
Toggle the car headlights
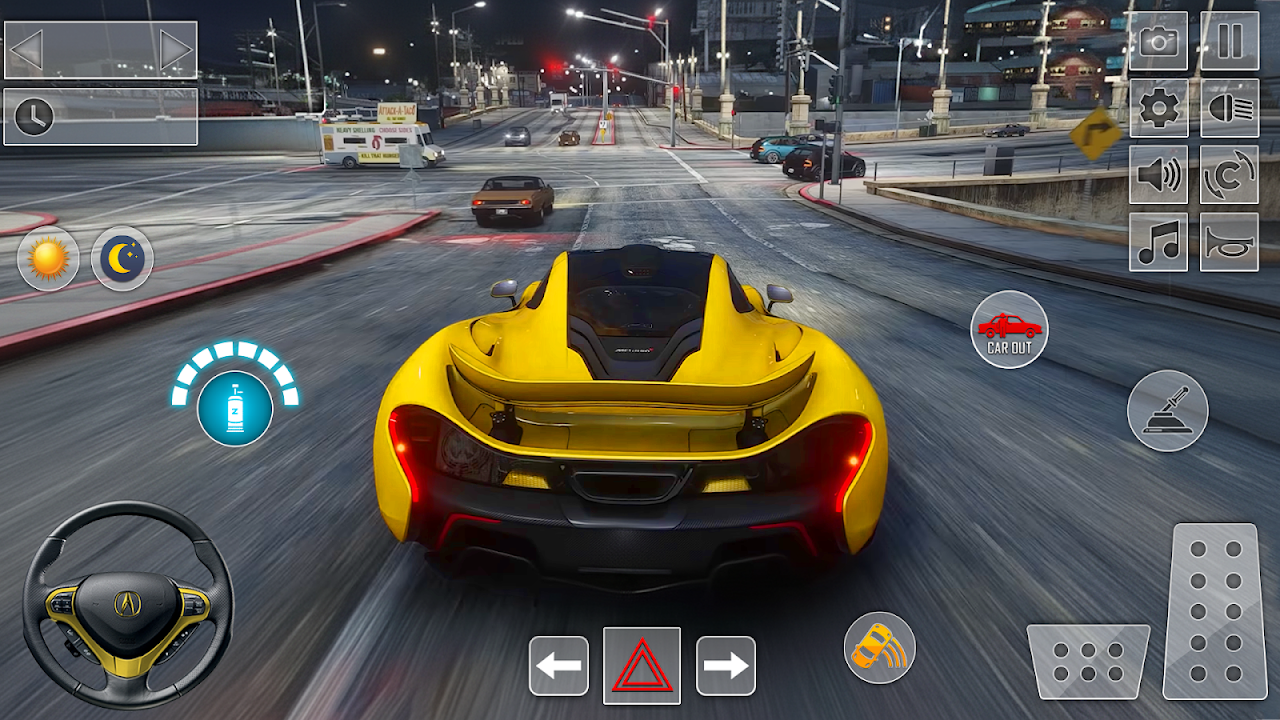pyautogui.click(x=1230, y=108)
